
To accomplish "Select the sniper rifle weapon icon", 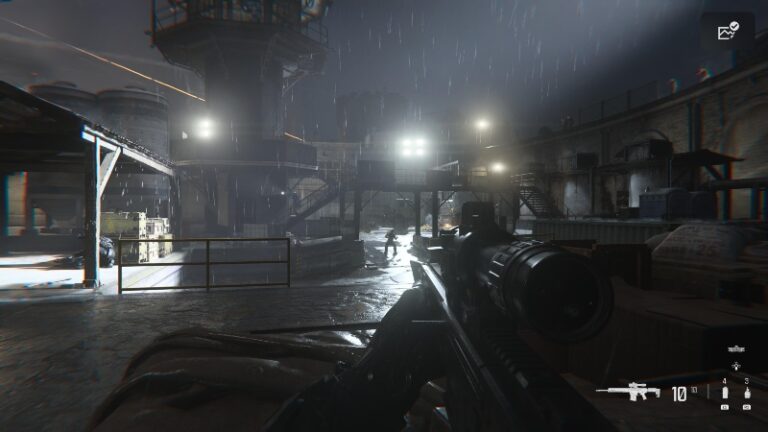I will [x=628, y=392].
